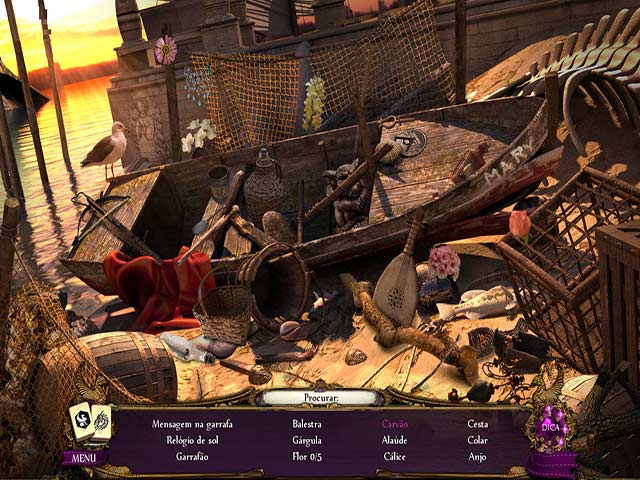Open the MENU button

coord(84,458)
